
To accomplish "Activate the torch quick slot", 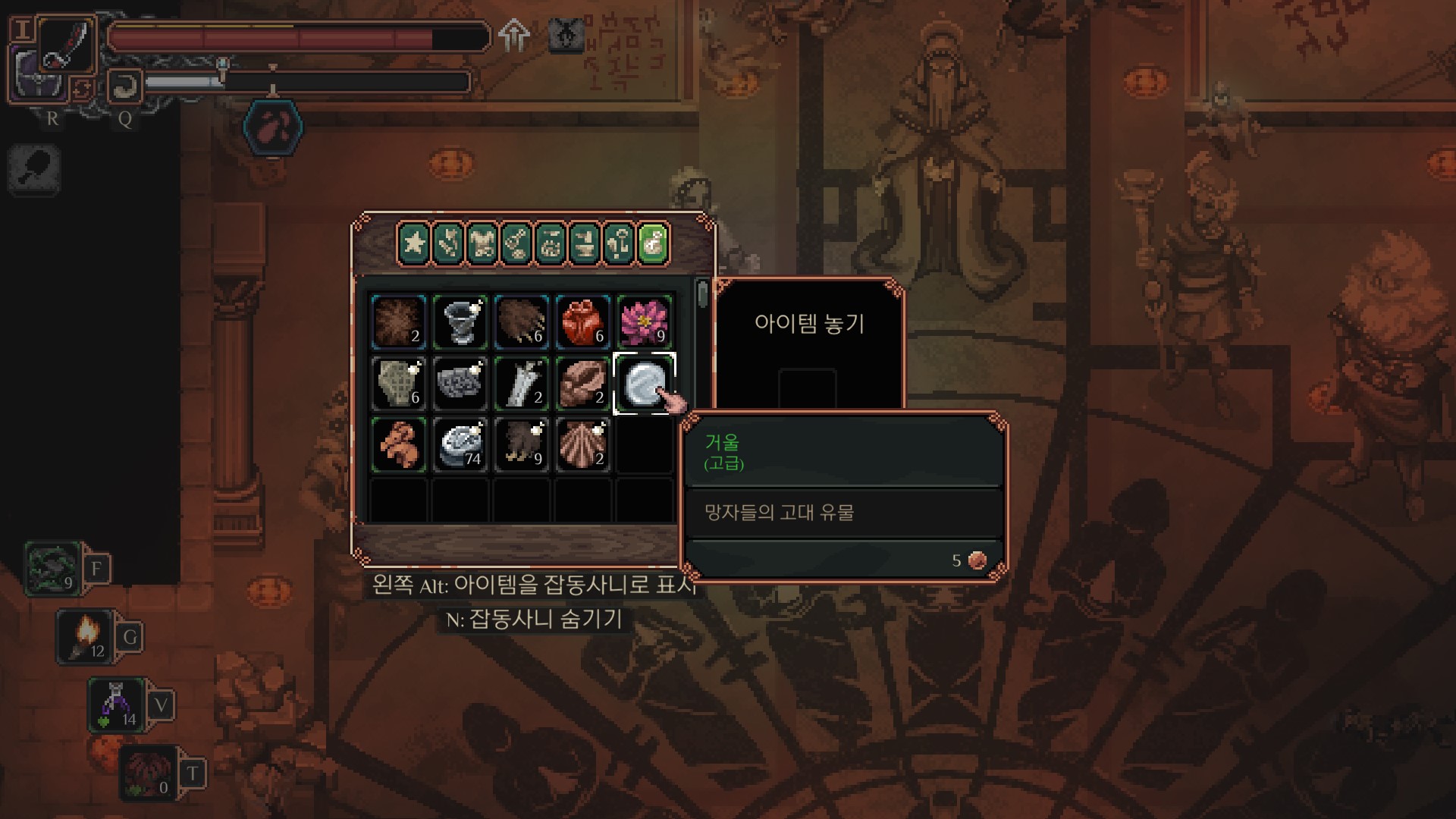I will (86, 635).
